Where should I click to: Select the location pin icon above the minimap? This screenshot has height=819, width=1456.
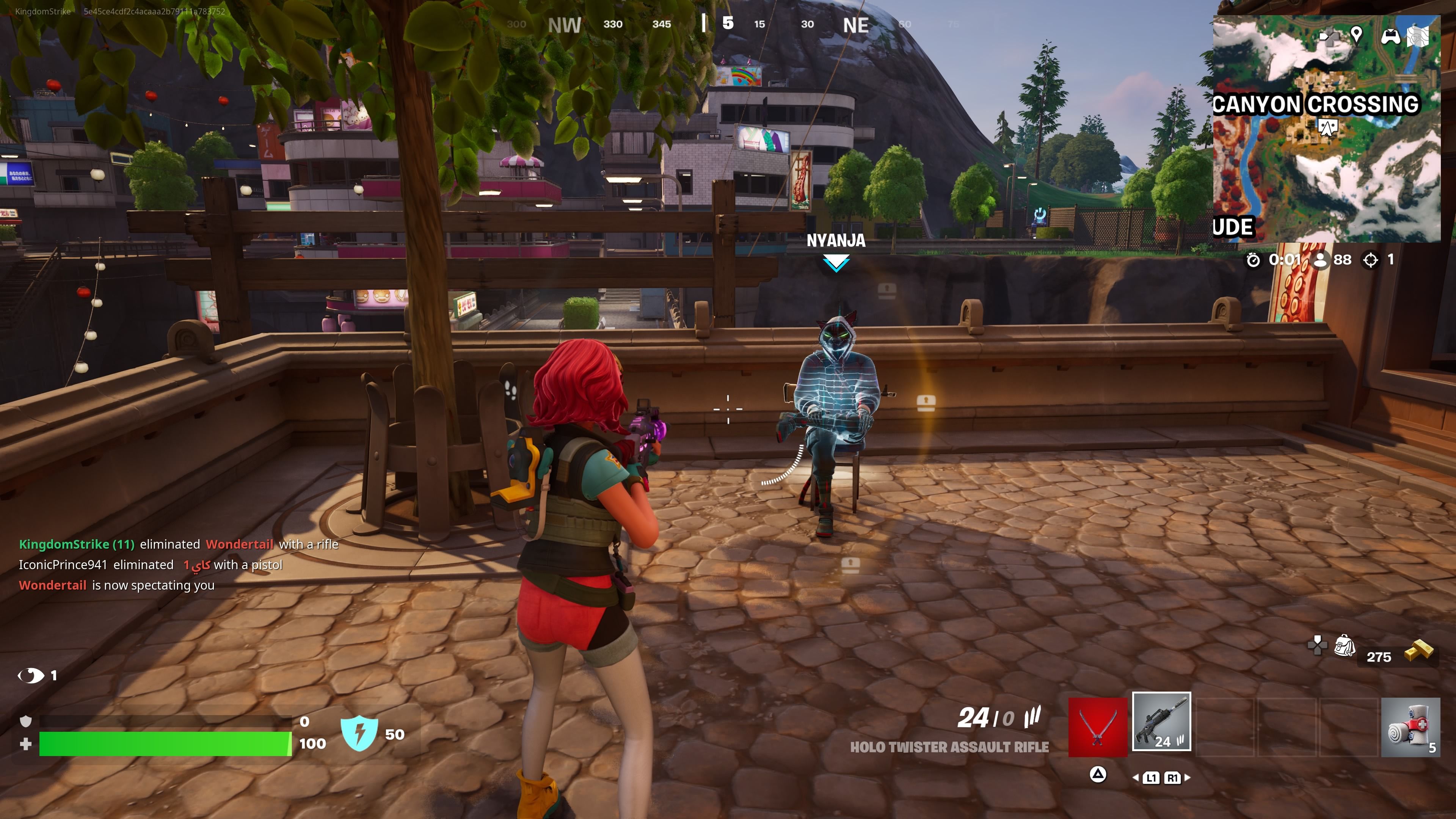[1357, 36]
